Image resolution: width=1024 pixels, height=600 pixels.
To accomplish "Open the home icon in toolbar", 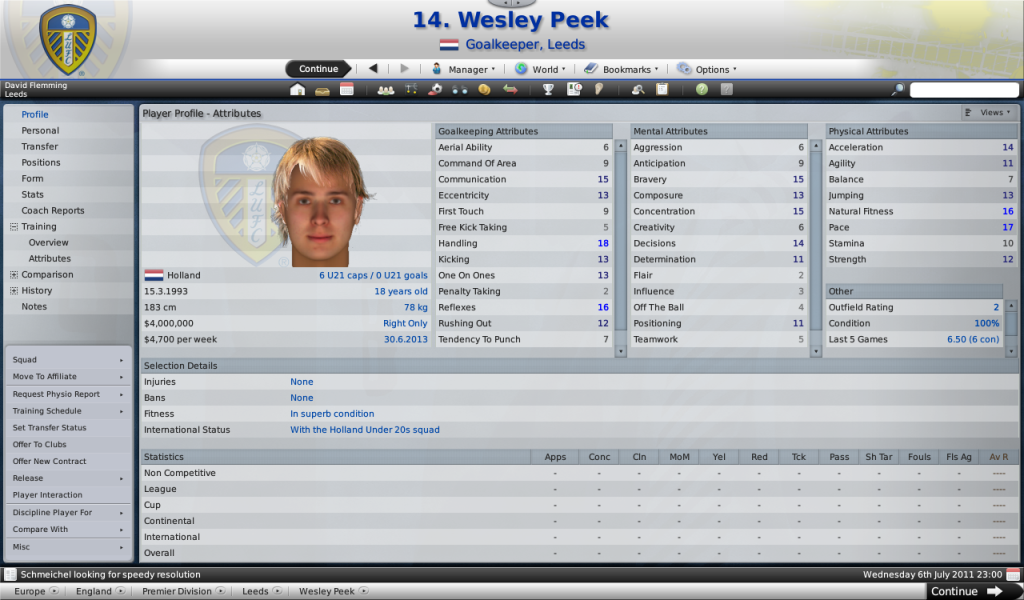I will (x=297, y=90).
